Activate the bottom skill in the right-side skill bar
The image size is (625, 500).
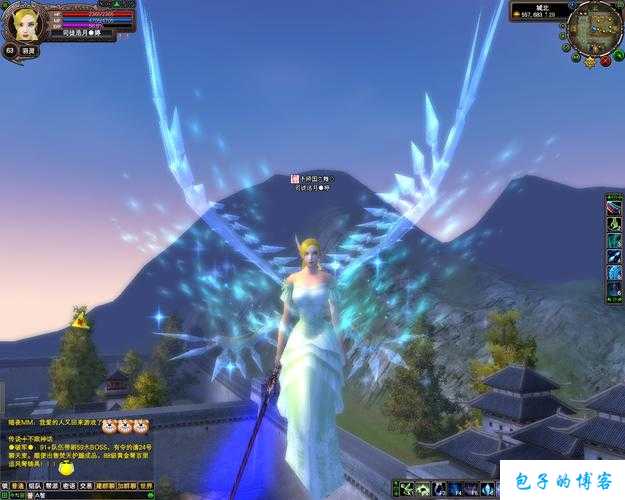coord(613,290)
